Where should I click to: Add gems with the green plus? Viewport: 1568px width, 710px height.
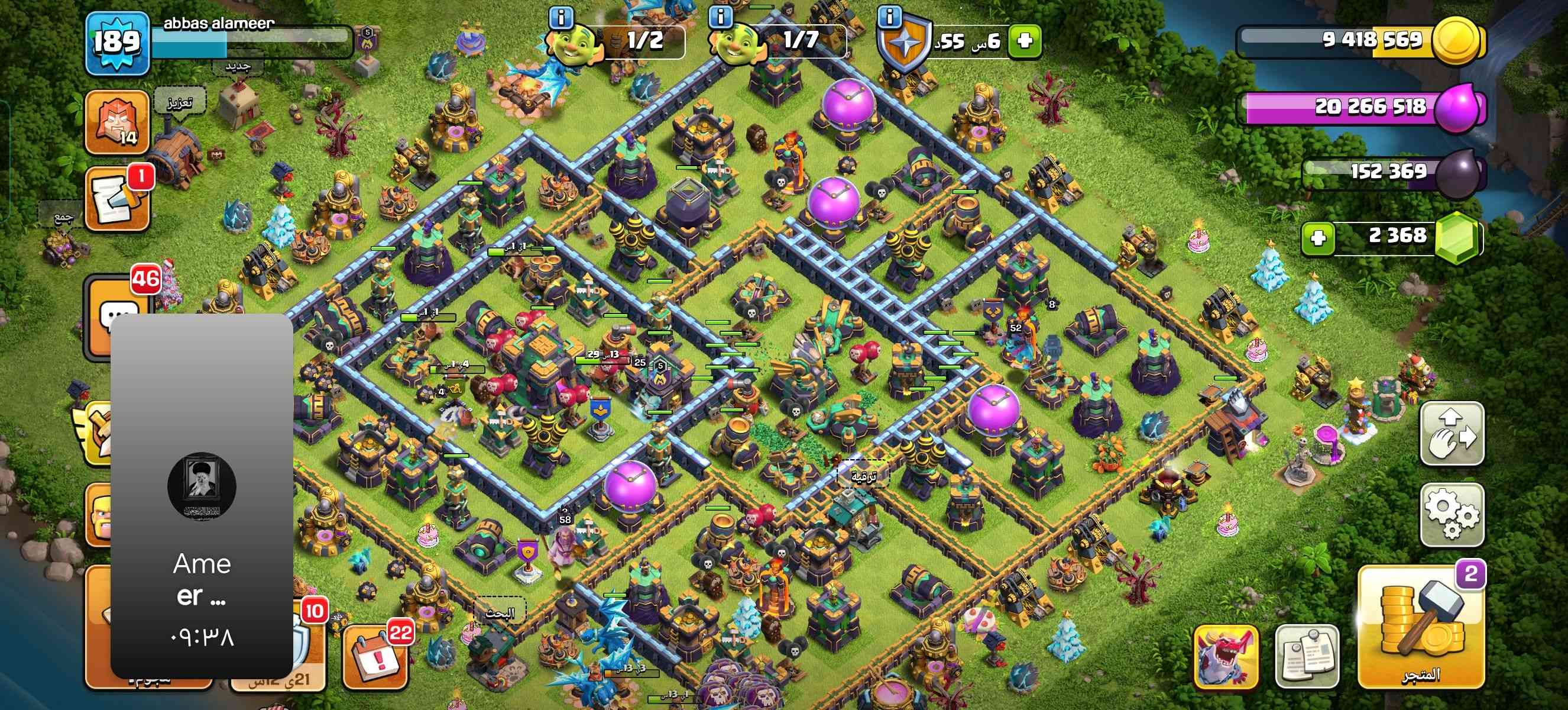[1318, 237]
